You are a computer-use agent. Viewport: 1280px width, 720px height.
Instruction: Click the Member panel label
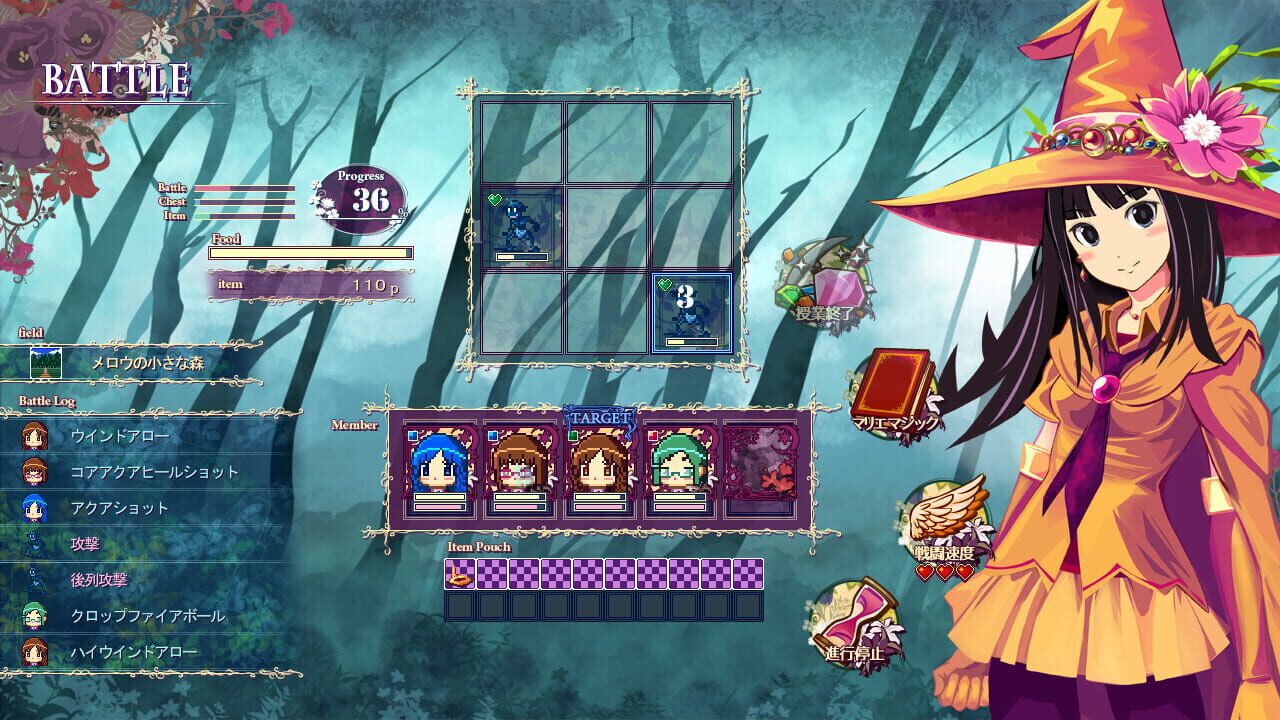355,424
